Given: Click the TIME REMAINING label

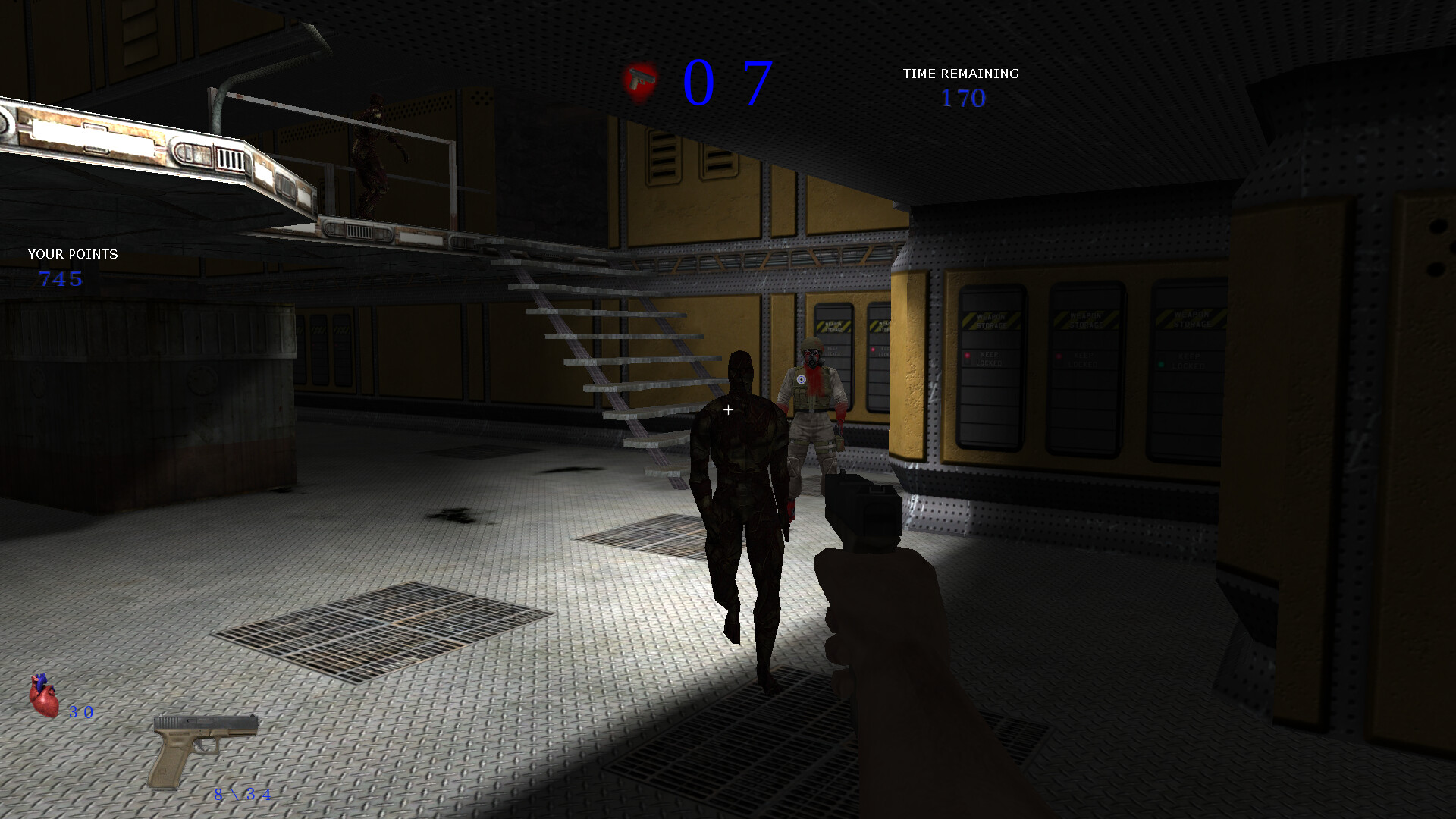Looking at the screenshot, I should point(960,74).
